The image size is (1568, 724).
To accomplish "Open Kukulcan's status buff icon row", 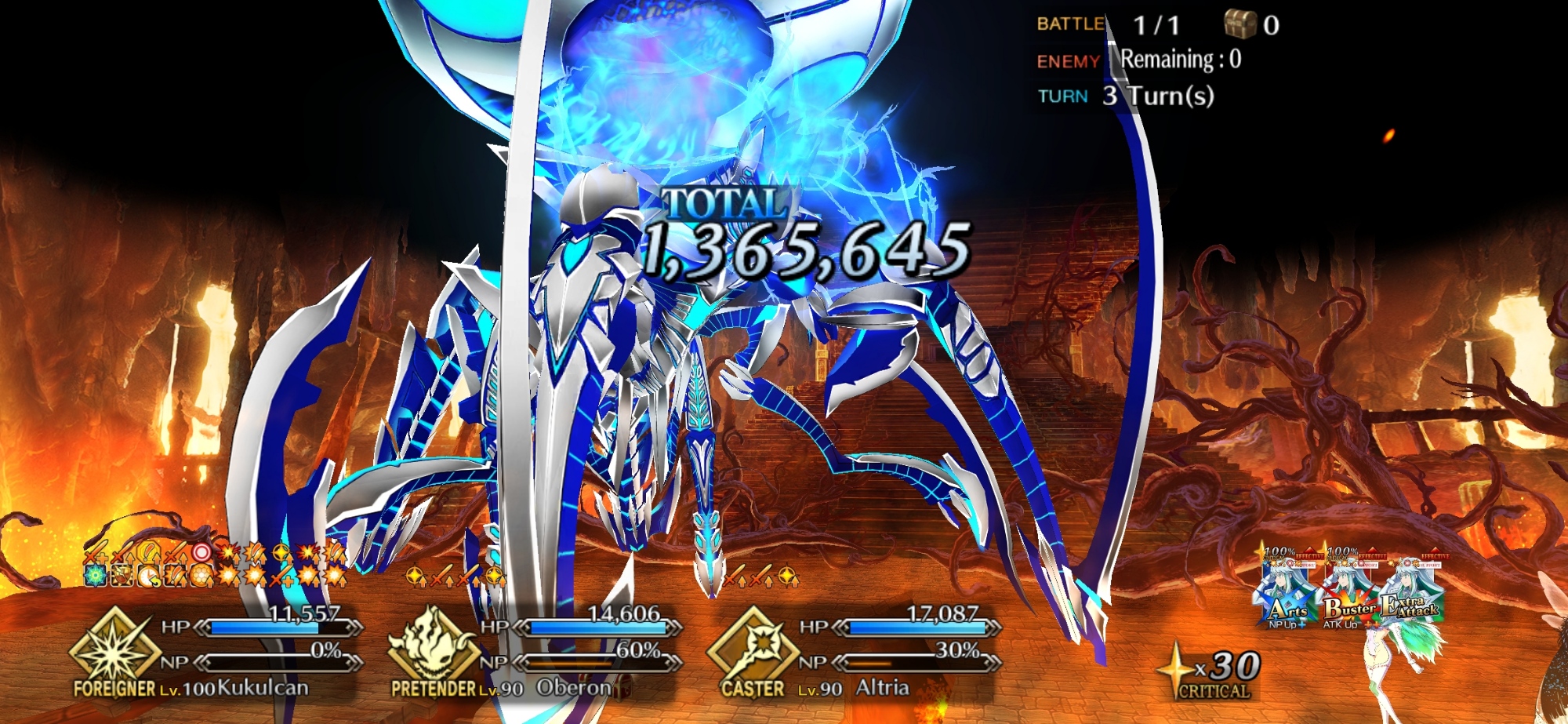I will point(216,565).
